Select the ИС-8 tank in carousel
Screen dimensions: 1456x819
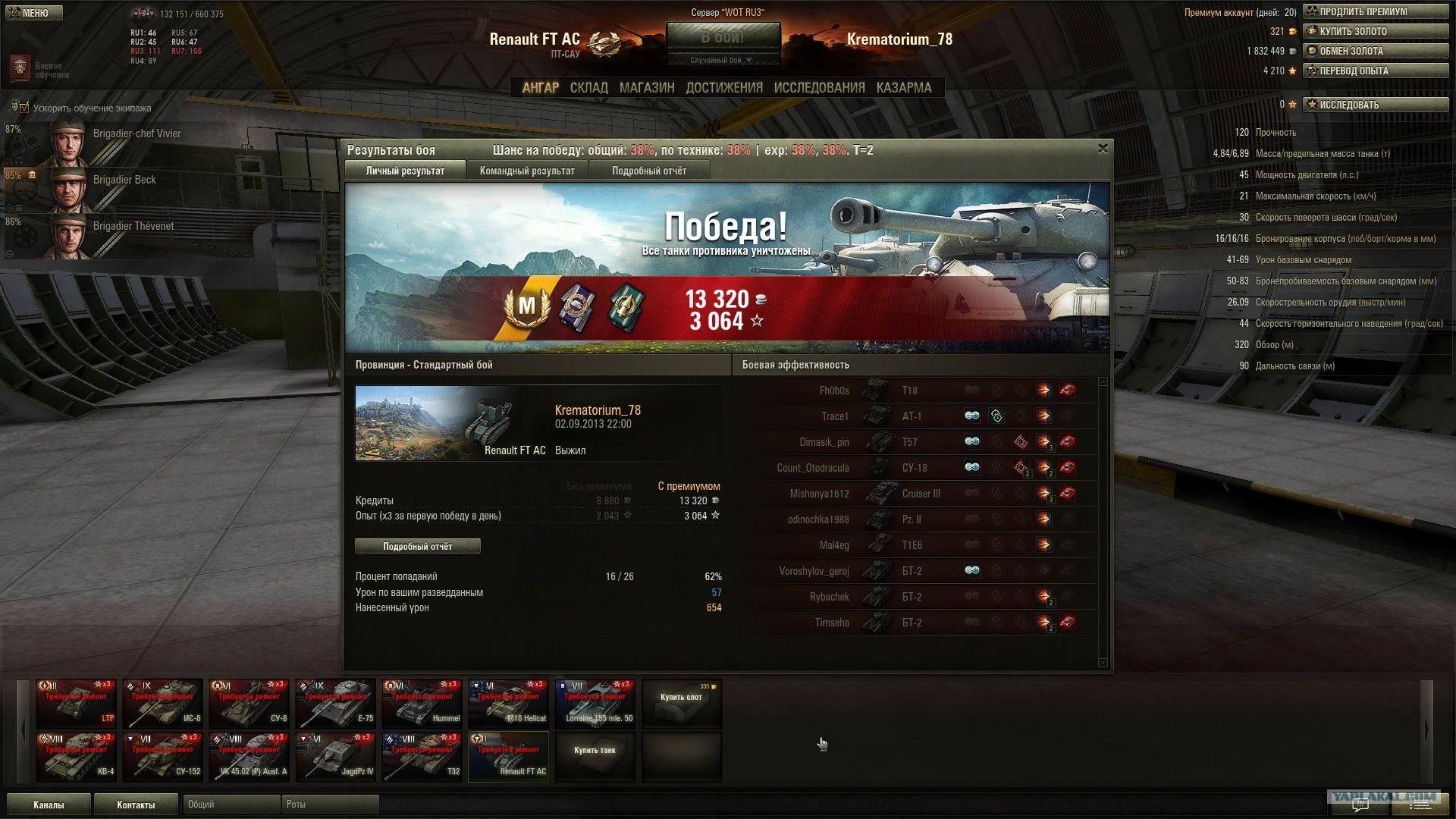point(162,704)
